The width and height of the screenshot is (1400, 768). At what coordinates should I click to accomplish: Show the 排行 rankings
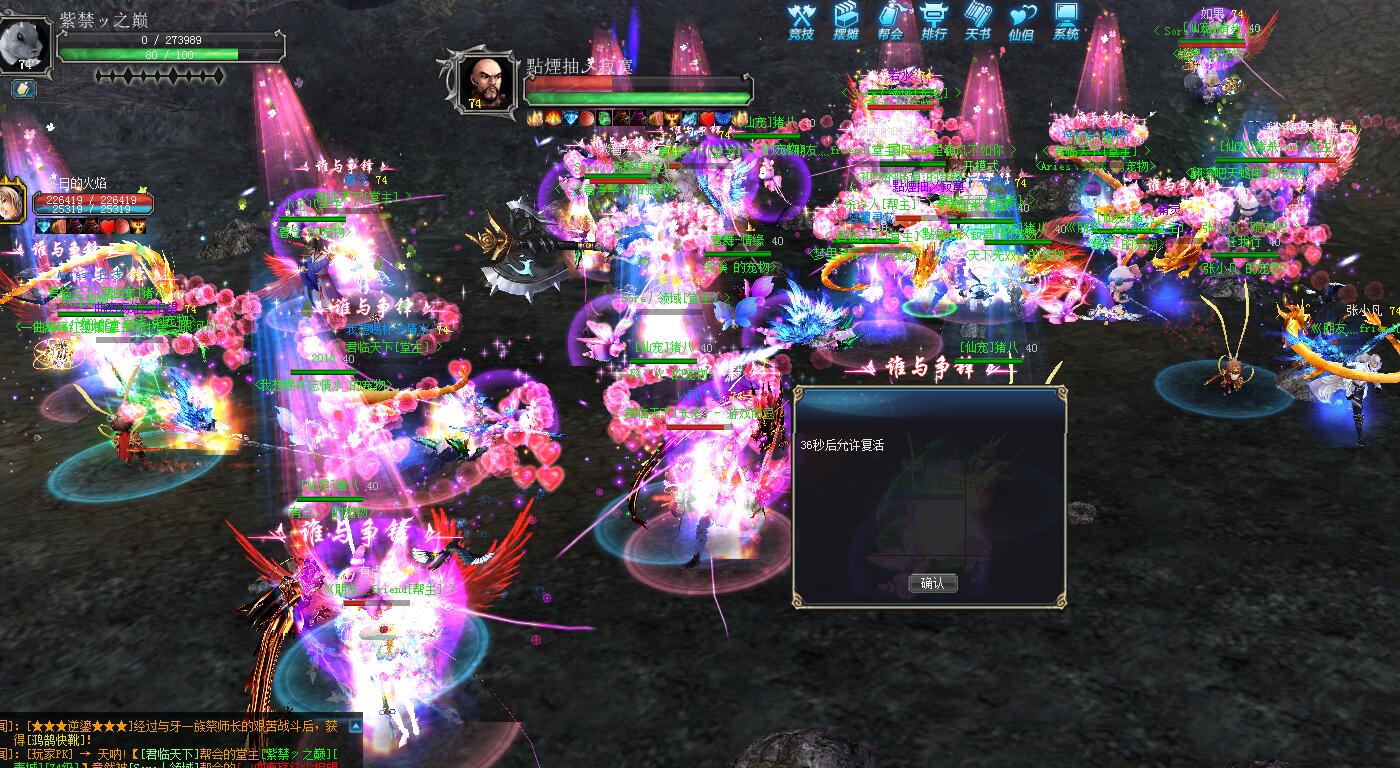click(x=934, y=21)
